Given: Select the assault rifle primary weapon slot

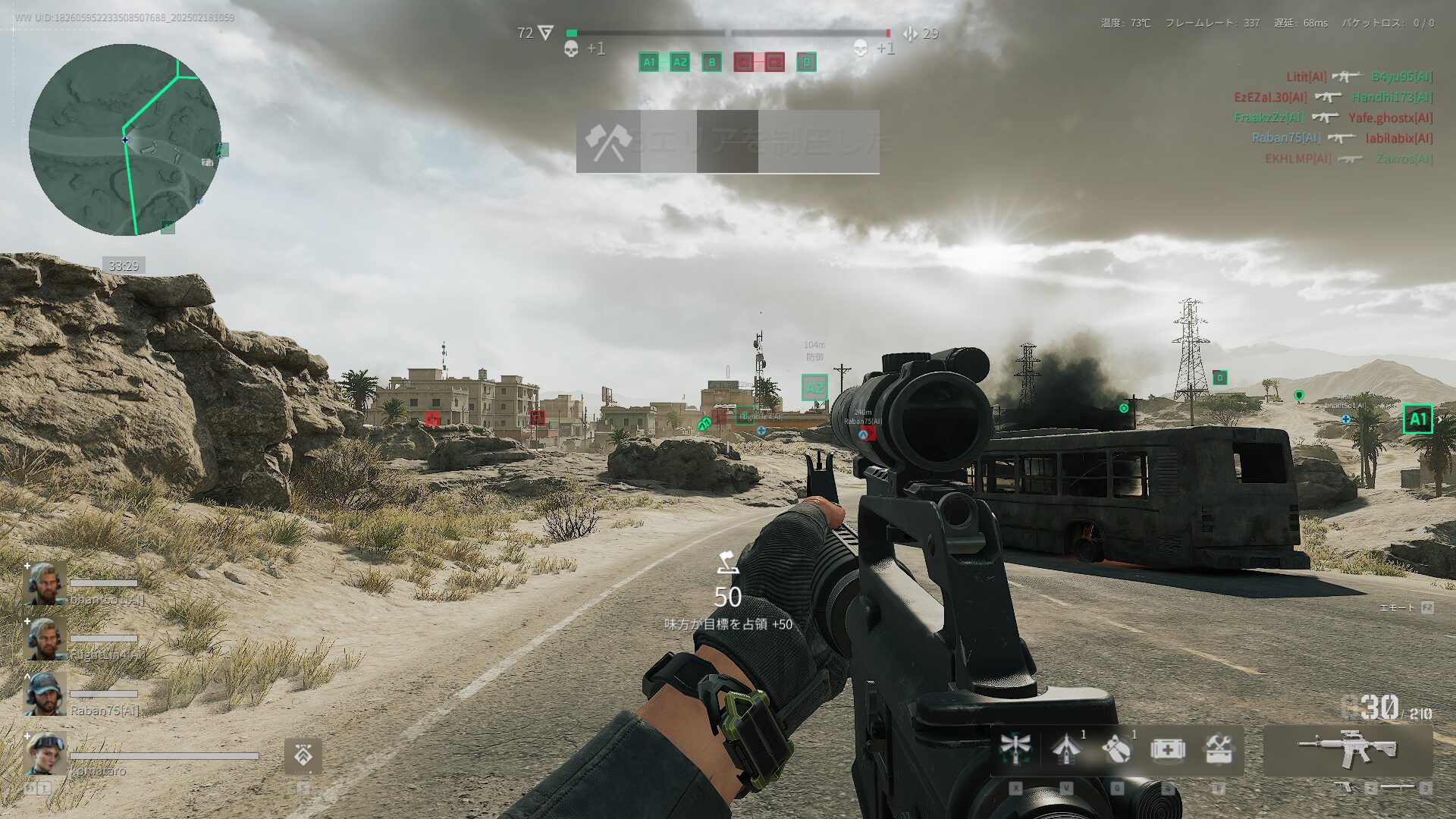Looking at the screenshot, I should (1348, 748).
